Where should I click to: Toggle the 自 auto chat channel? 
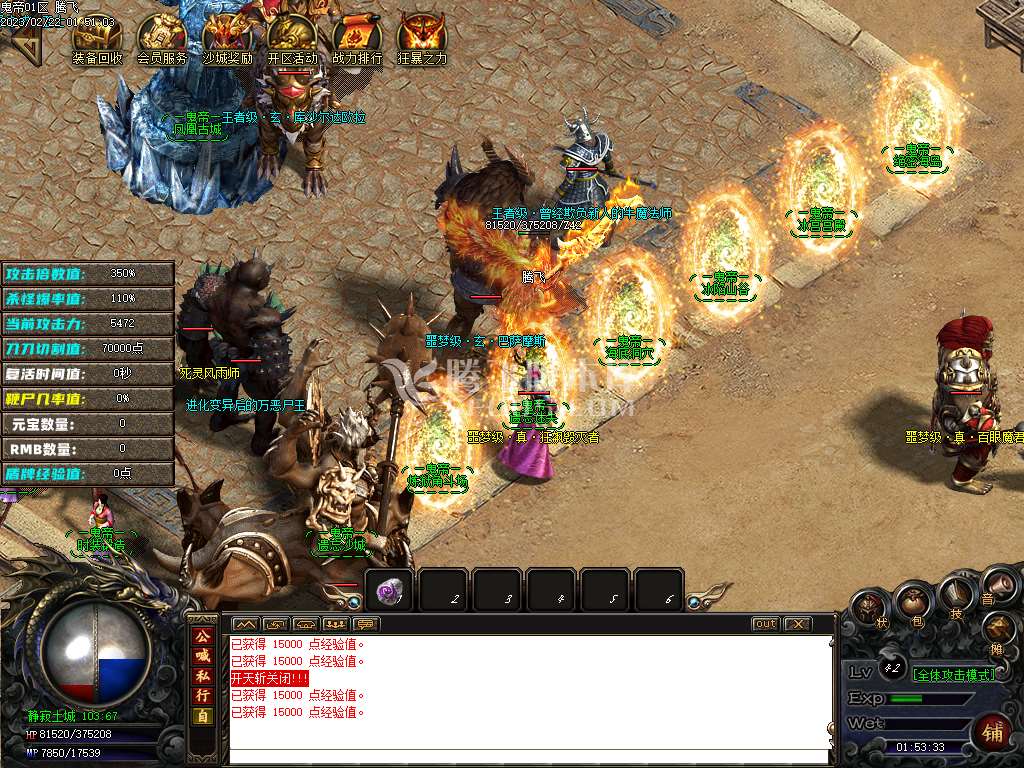point(203,716)
